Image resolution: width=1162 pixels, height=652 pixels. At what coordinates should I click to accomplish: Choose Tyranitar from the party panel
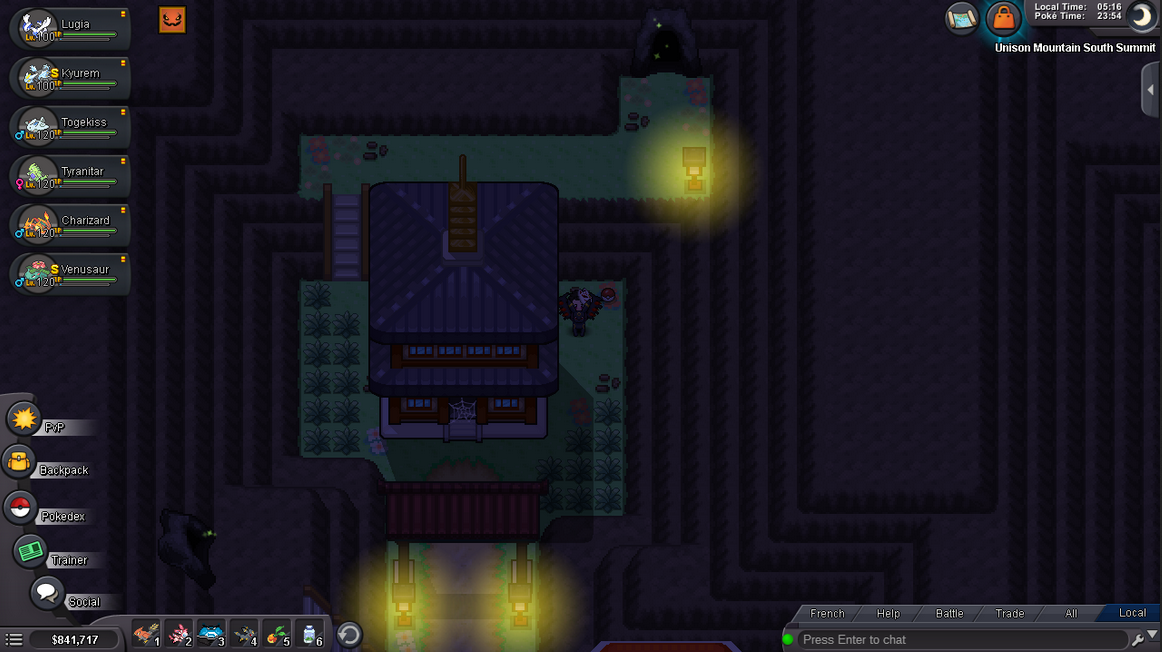coord(68,176)
